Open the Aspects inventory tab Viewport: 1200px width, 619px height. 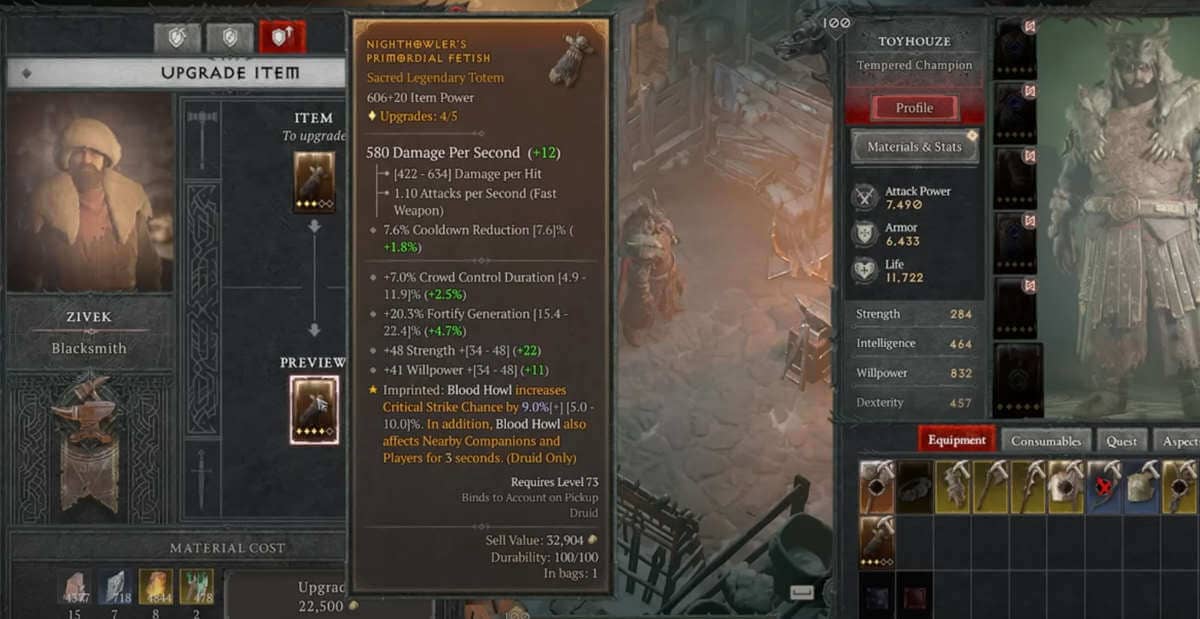(x=1180, y=441)
